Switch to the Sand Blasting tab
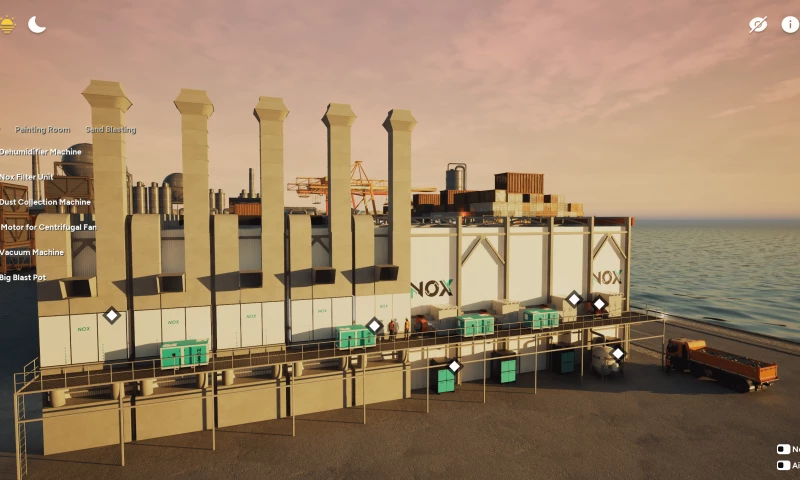The height and width of the screenshot is (480, 800). pos(110,130)
